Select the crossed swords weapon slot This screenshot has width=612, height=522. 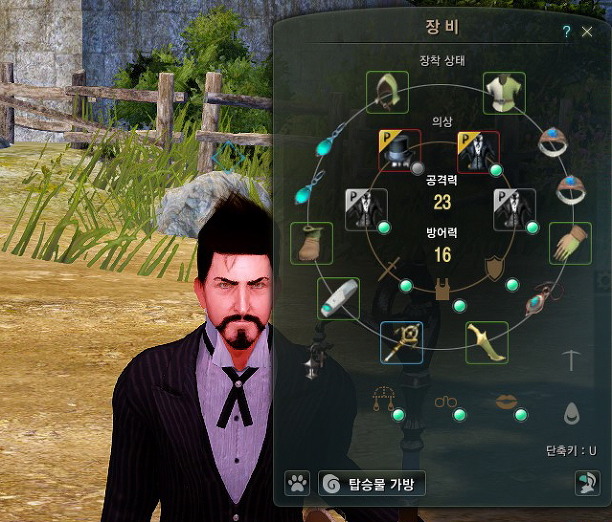388,269
